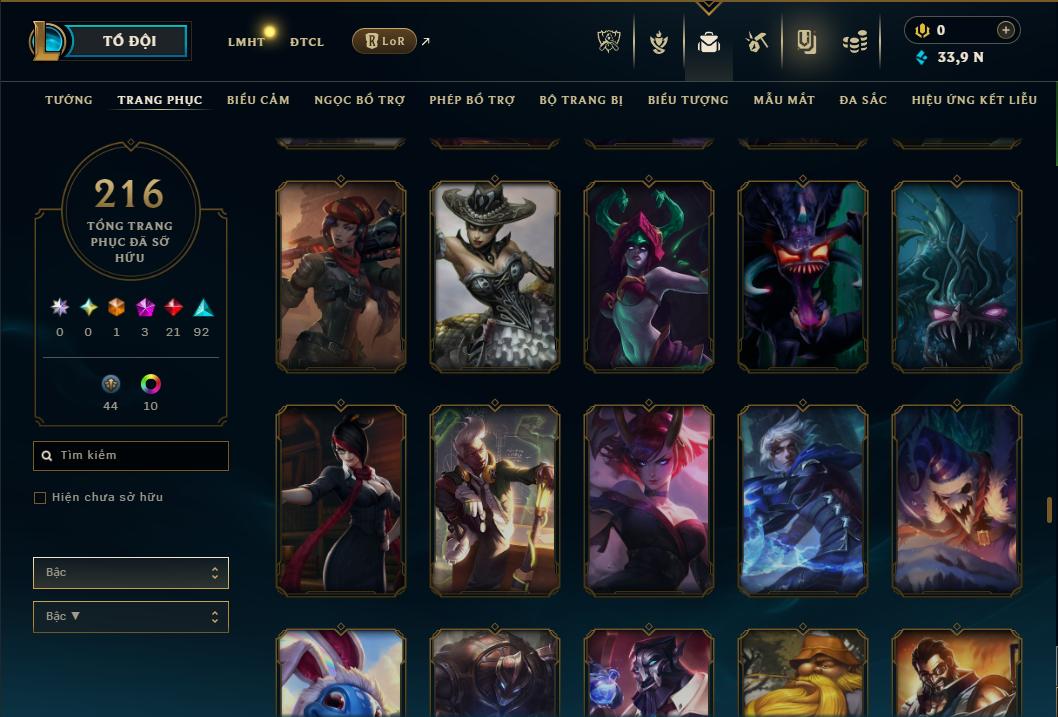Toggle the Hiện chưa sở hữu checkbox
Screen dimensions: 1058x717
pos(40,498)
